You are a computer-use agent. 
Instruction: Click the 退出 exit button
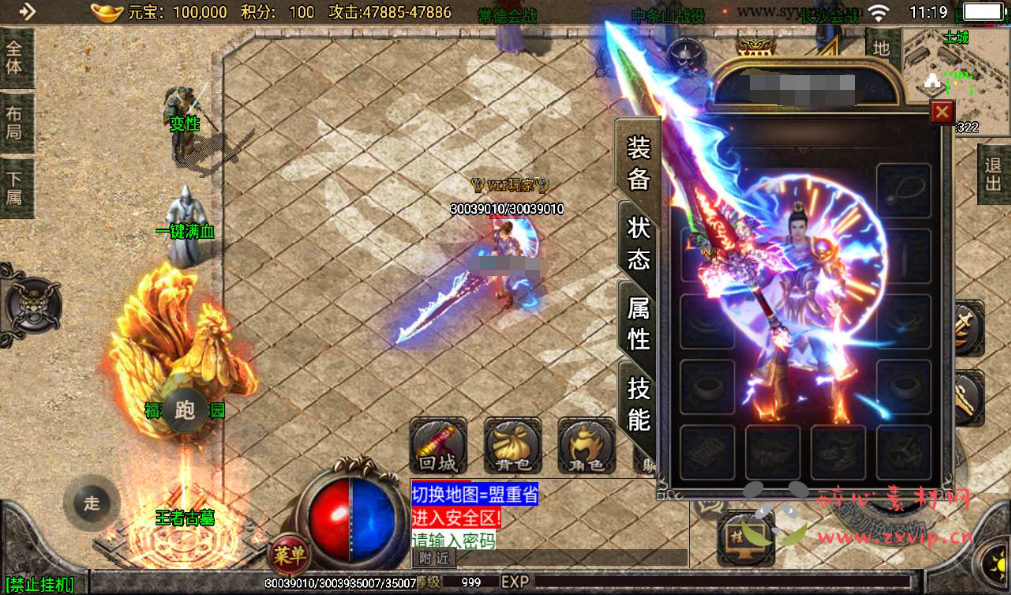click(x=993, y=174)
